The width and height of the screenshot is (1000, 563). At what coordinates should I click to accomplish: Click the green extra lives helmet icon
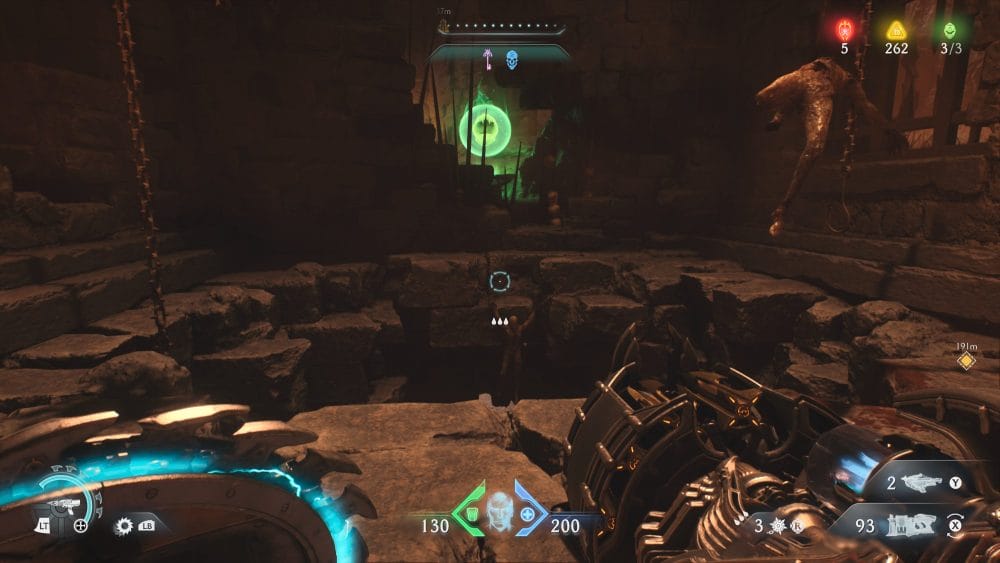click(949, 31)
